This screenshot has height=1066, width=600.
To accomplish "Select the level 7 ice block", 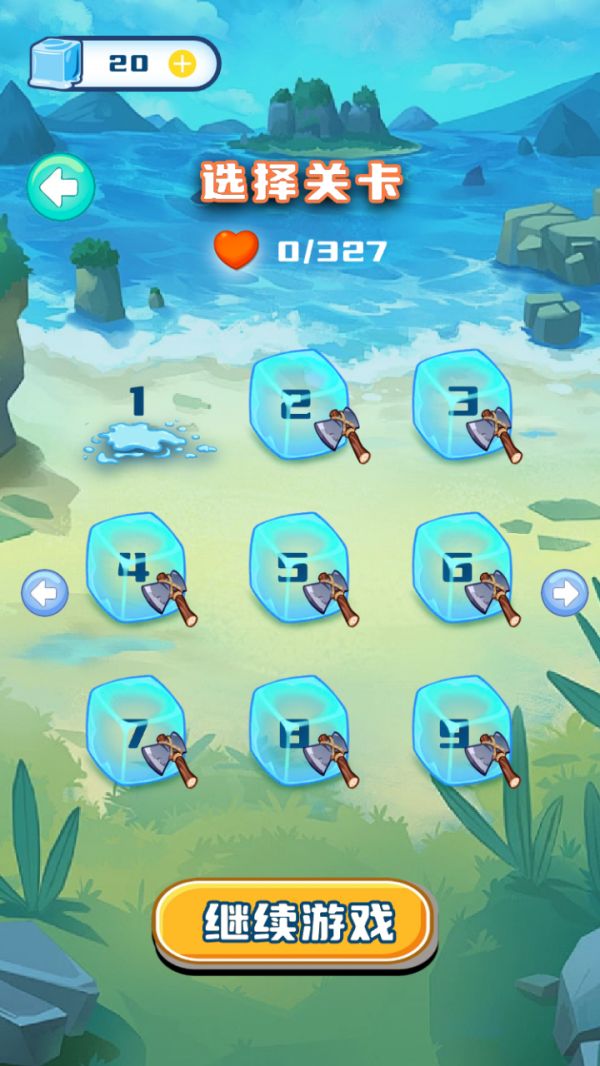I will (x=136, y=732).
